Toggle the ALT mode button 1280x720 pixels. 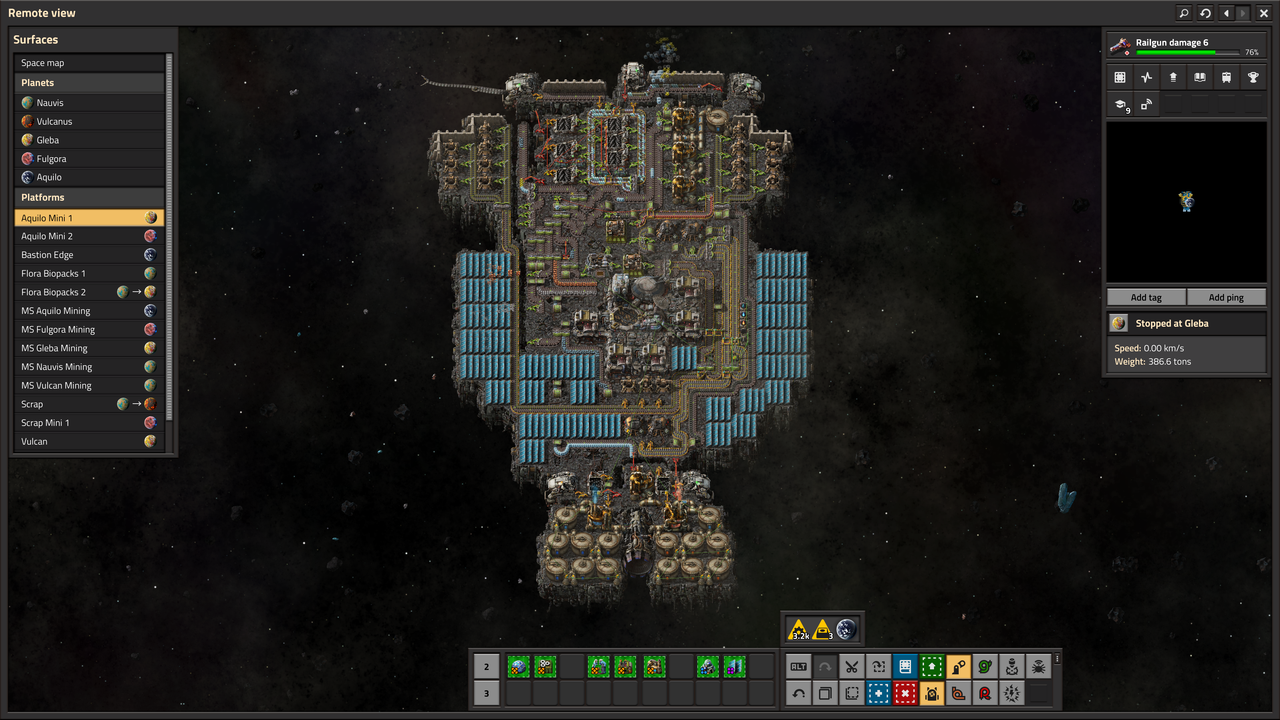[x=798, y=667]
